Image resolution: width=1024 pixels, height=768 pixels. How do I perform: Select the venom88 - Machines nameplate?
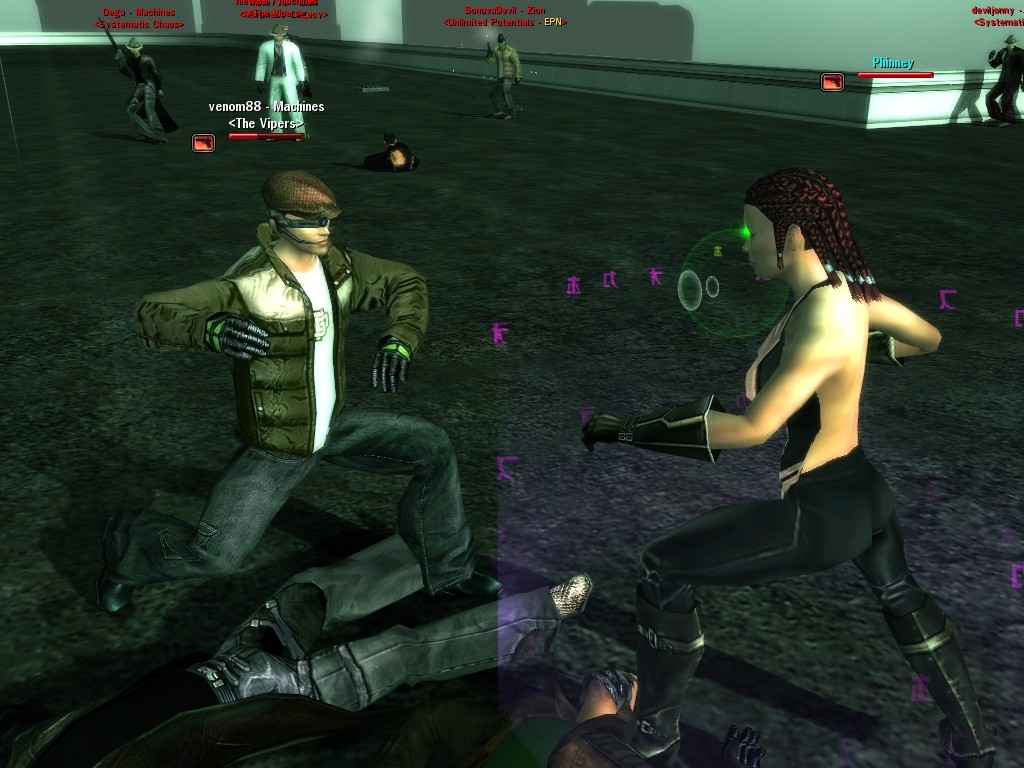point(266,107)
